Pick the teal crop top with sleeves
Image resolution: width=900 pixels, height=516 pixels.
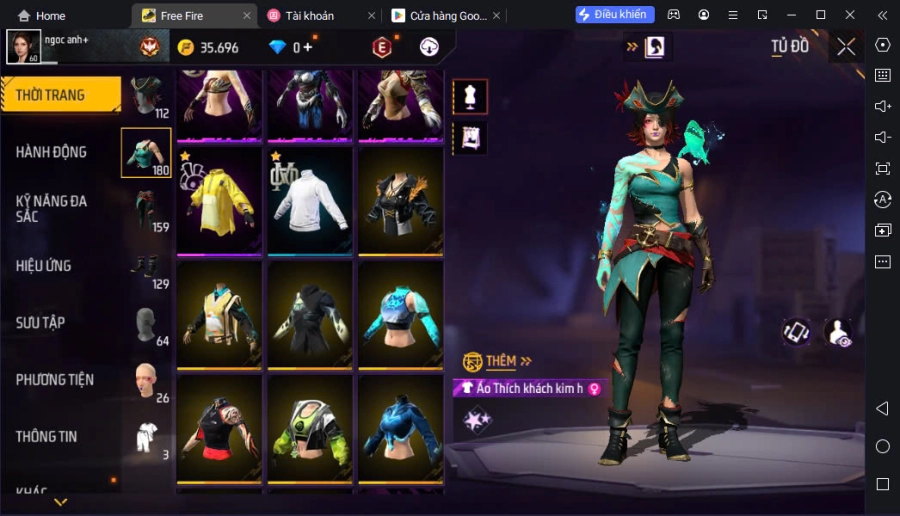[400, 314]
